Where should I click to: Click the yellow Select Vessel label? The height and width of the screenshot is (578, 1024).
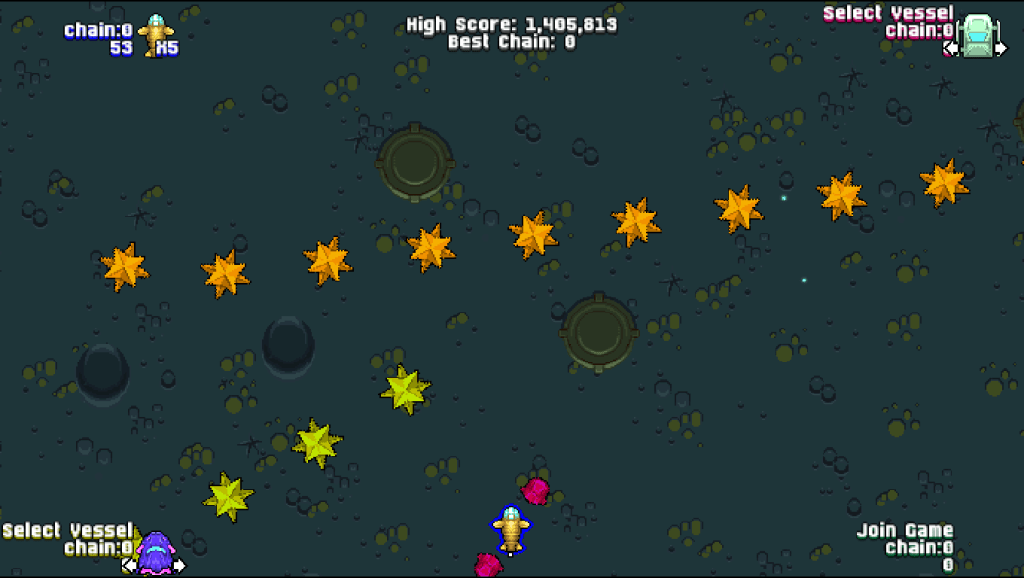tap(67, 530)
